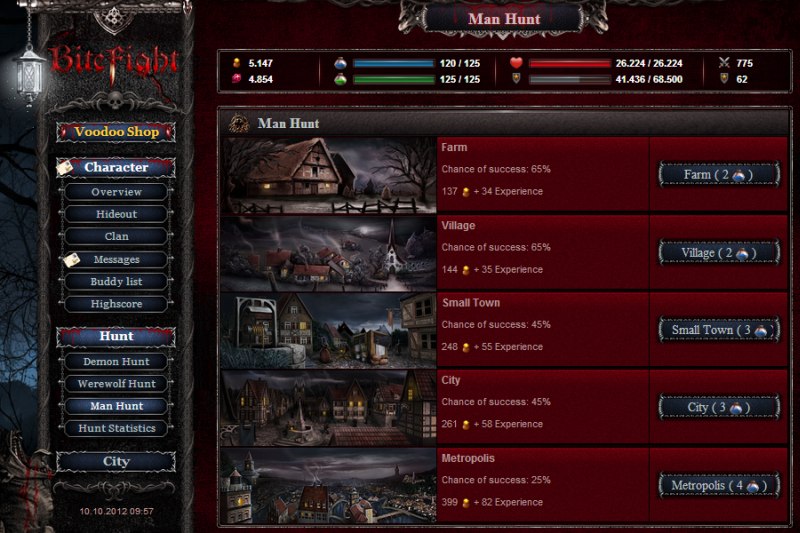Open the Voodoo Shop
The width and height of the screenshot is (800, 533).
[x=116, y=132]
